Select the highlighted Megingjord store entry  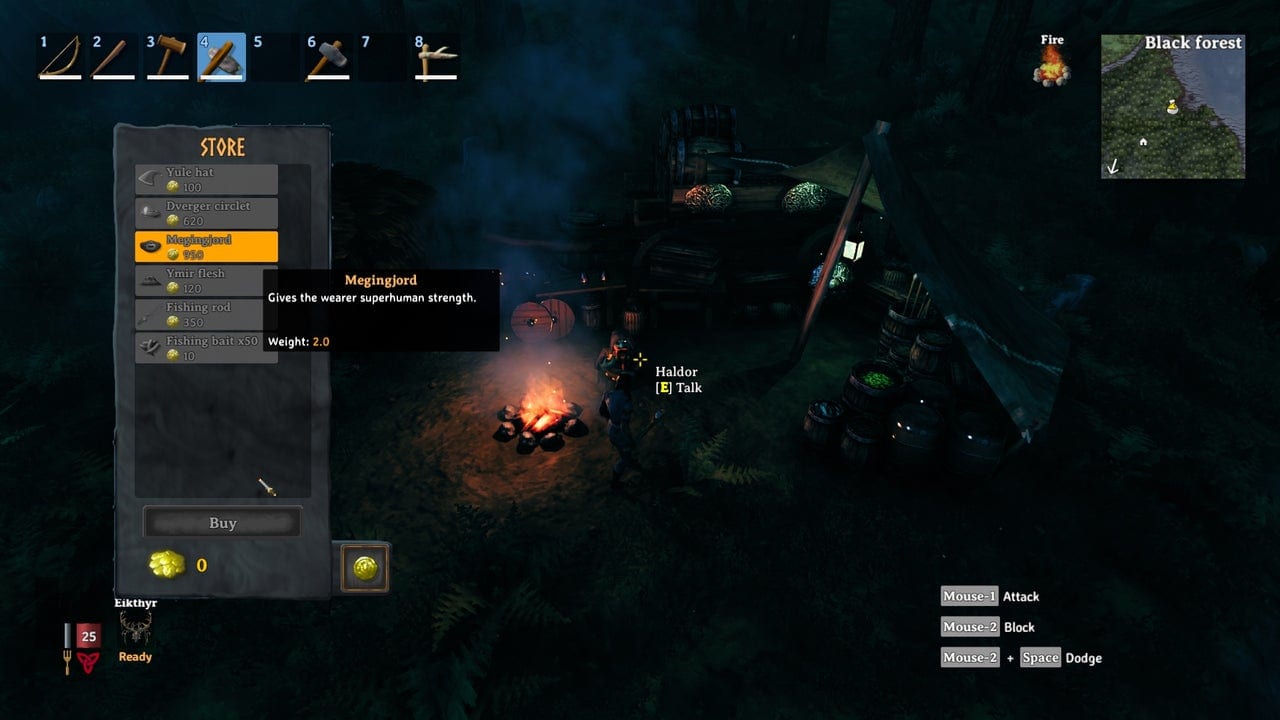point(206,247)
